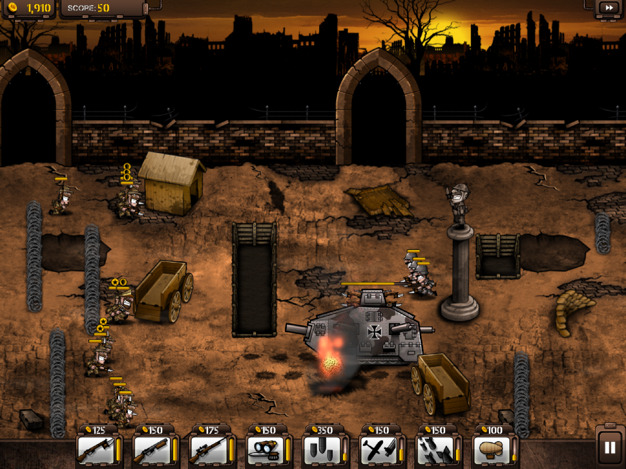626x469 pixels.
Task: Call in the airplane strike slot
Action: pos(379,448)
